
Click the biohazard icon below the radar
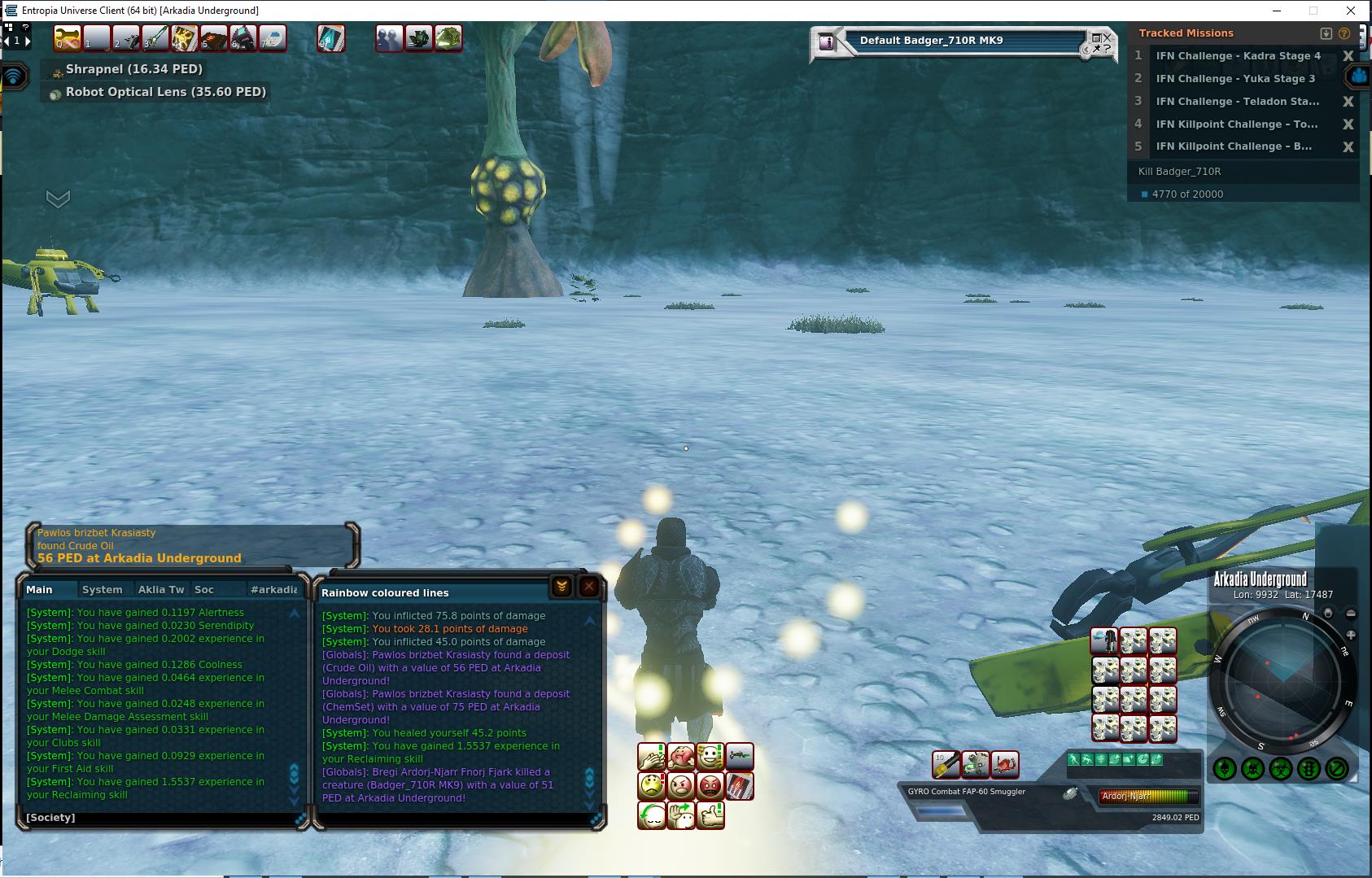tap(1281, 768)
